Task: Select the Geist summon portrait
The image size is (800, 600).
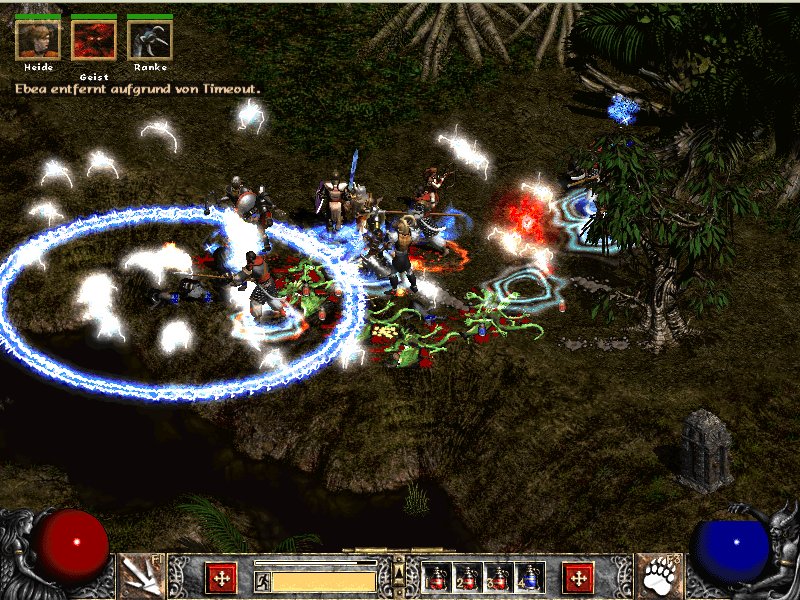Action: point(94,38)
